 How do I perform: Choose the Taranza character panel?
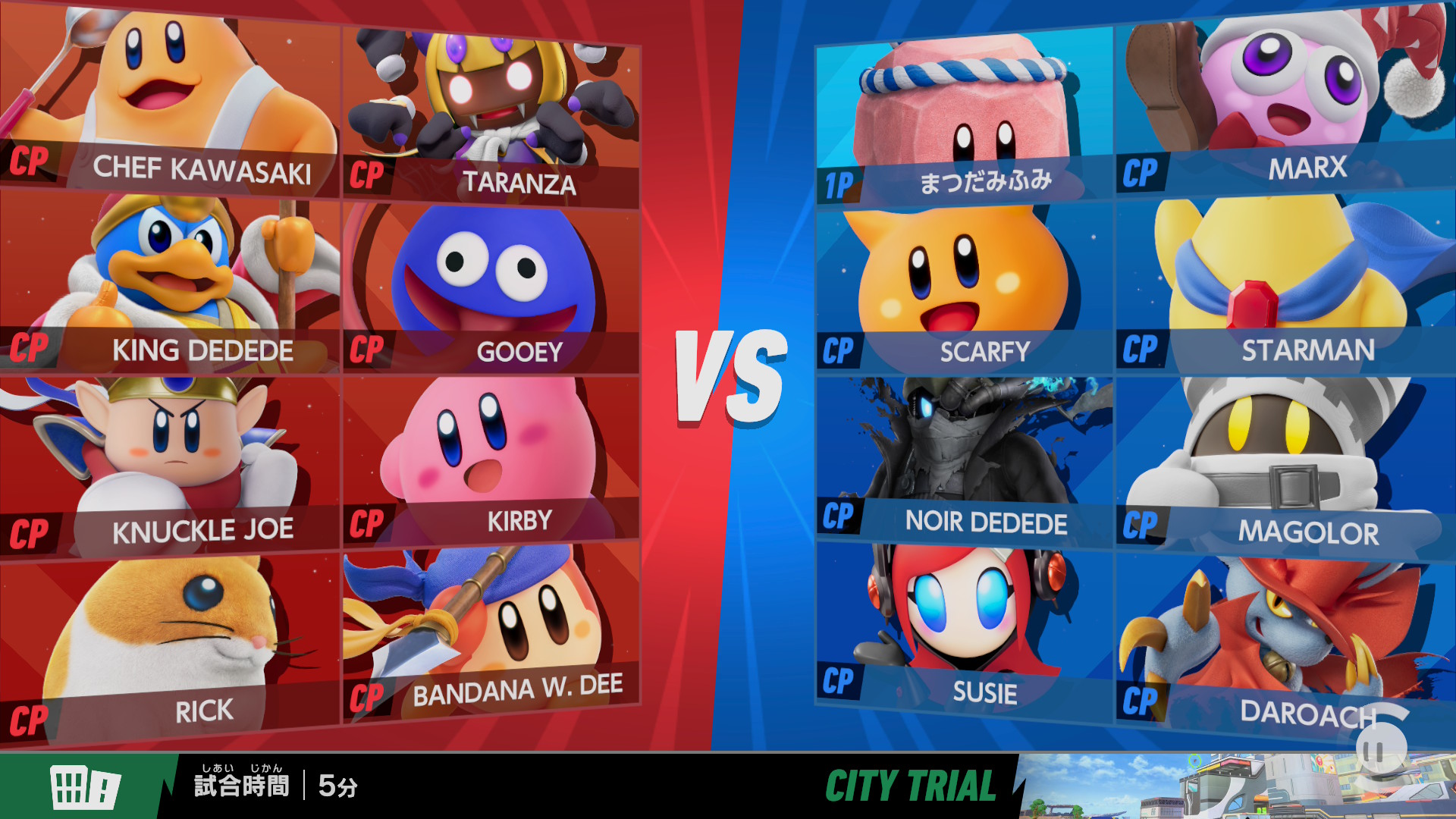491,114
